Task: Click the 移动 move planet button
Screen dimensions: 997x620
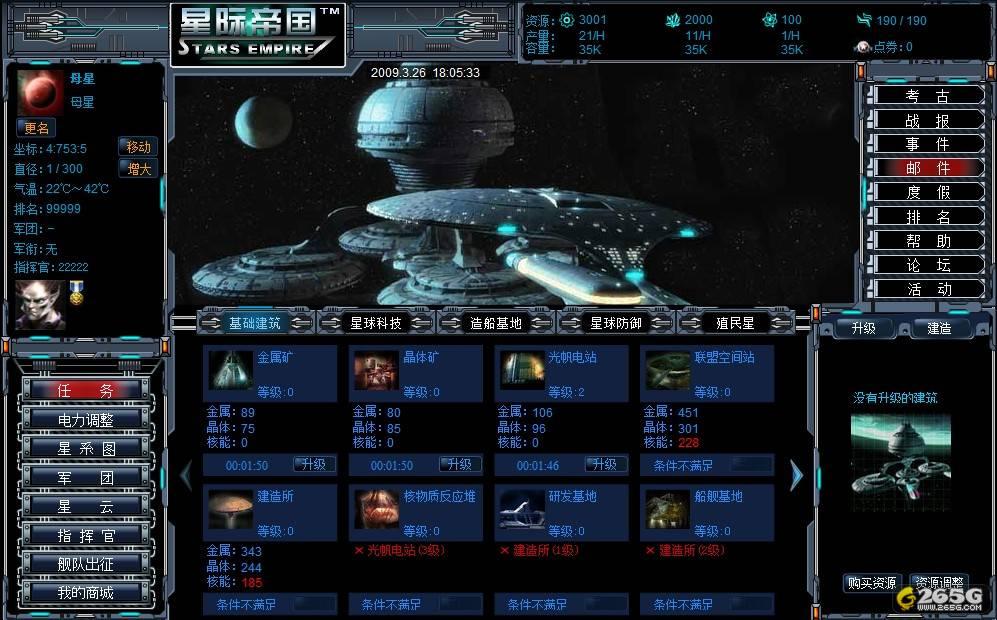Action: pos(138,147)
